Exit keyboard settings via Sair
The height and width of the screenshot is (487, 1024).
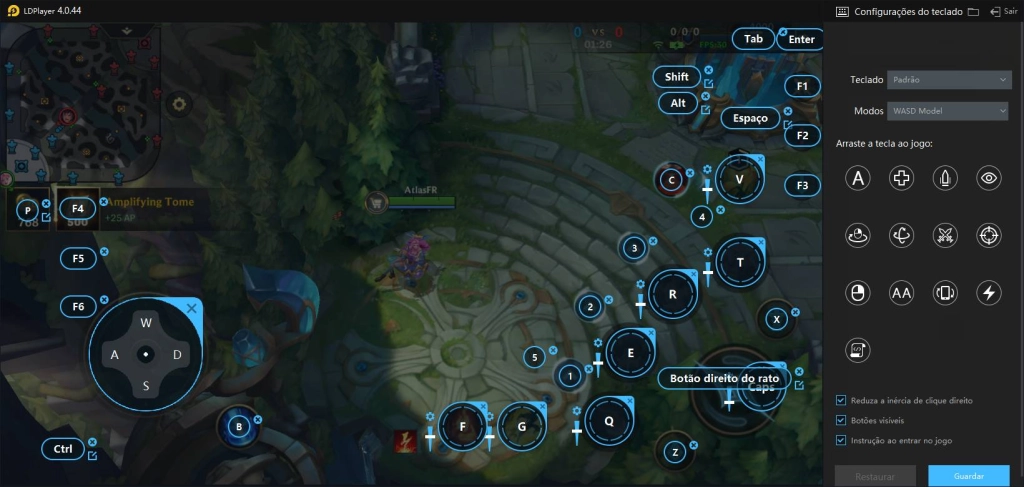(x=1002, y=12)
